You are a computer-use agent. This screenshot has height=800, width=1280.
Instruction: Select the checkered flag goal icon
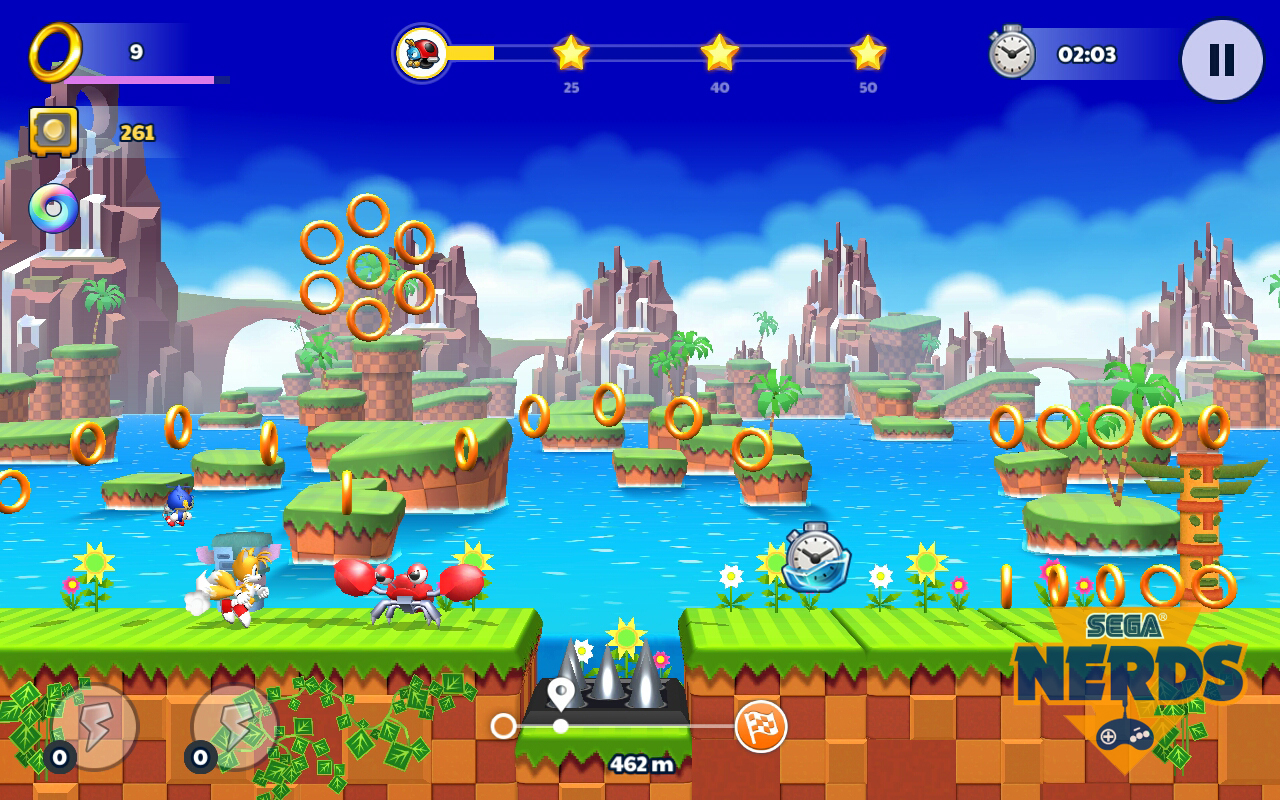(761, 726)
